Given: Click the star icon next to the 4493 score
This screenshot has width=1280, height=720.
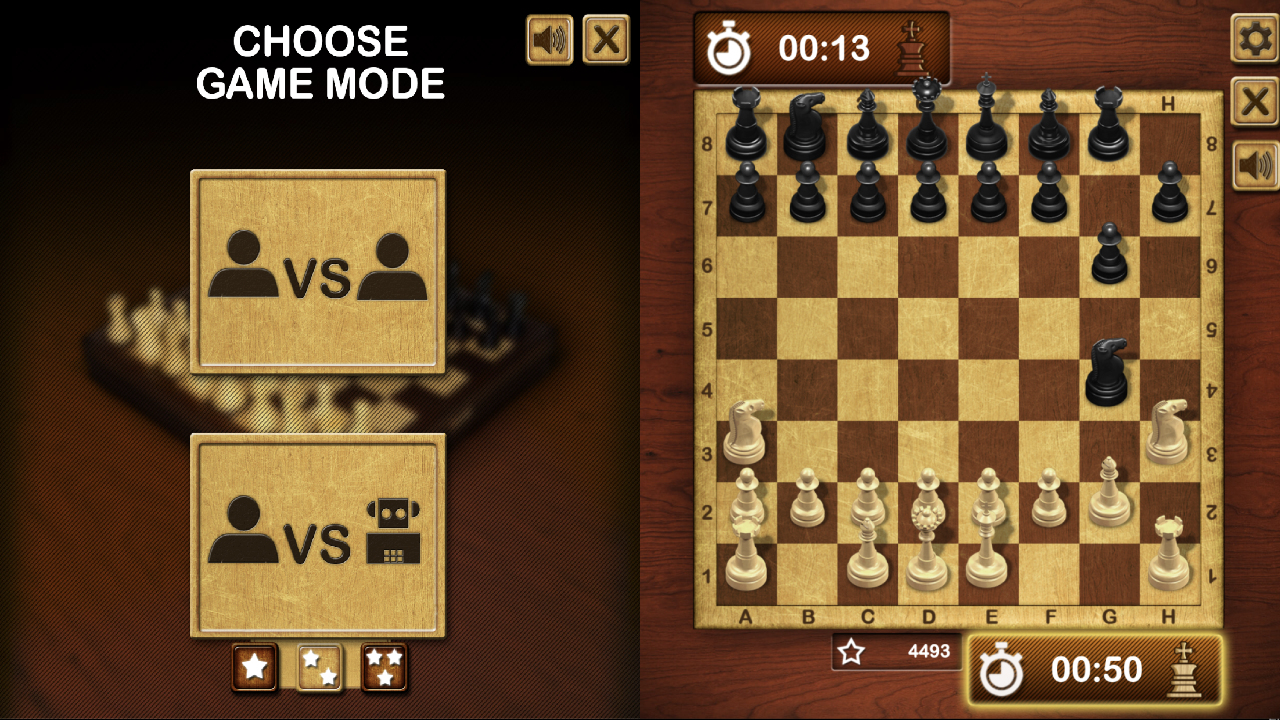Looking at the screenshot, I should coord(851,652).
